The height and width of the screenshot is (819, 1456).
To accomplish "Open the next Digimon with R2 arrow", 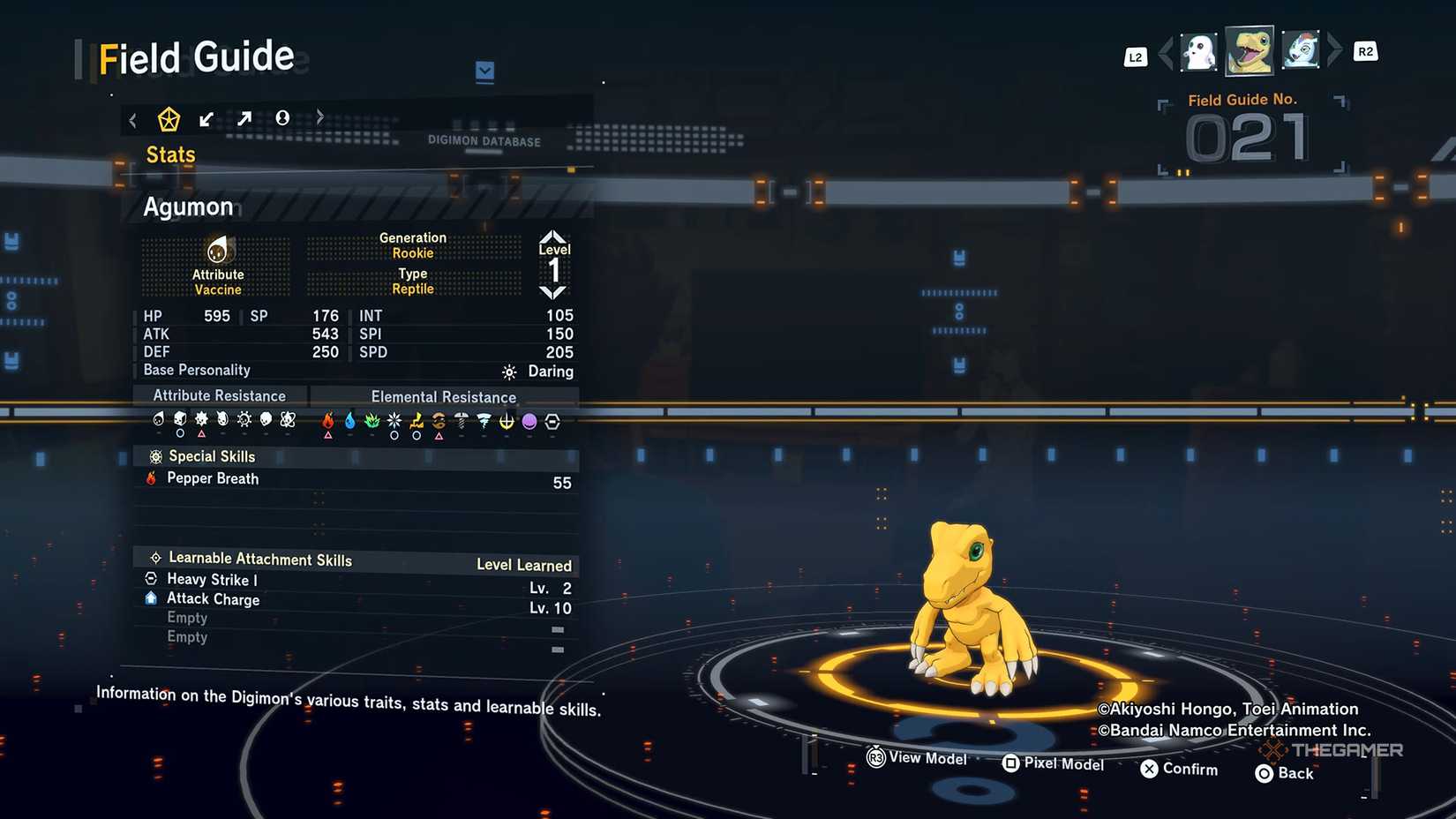I will pyautogui.click(x=1335, y=50).
